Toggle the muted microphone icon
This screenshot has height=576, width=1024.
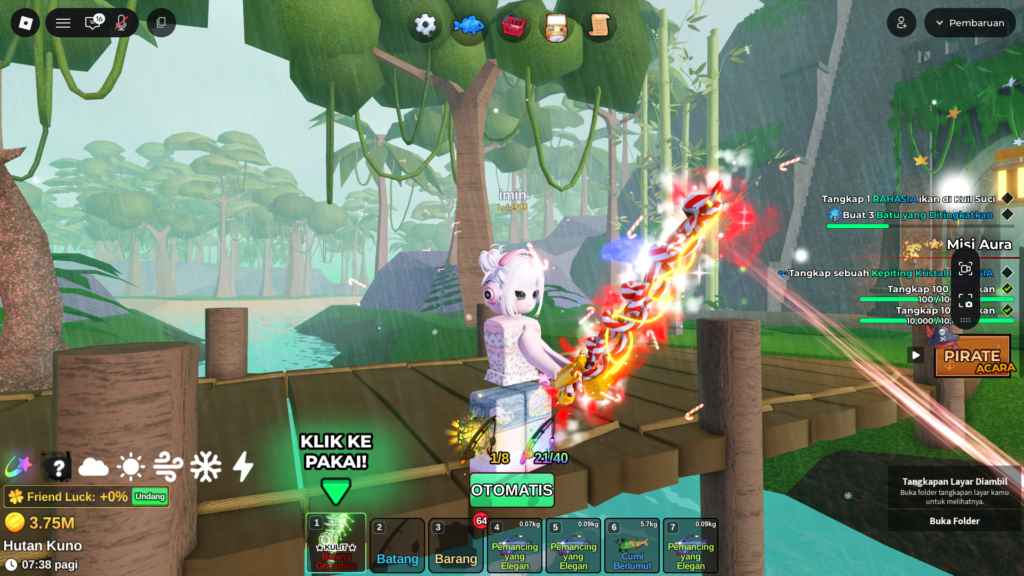122,22
